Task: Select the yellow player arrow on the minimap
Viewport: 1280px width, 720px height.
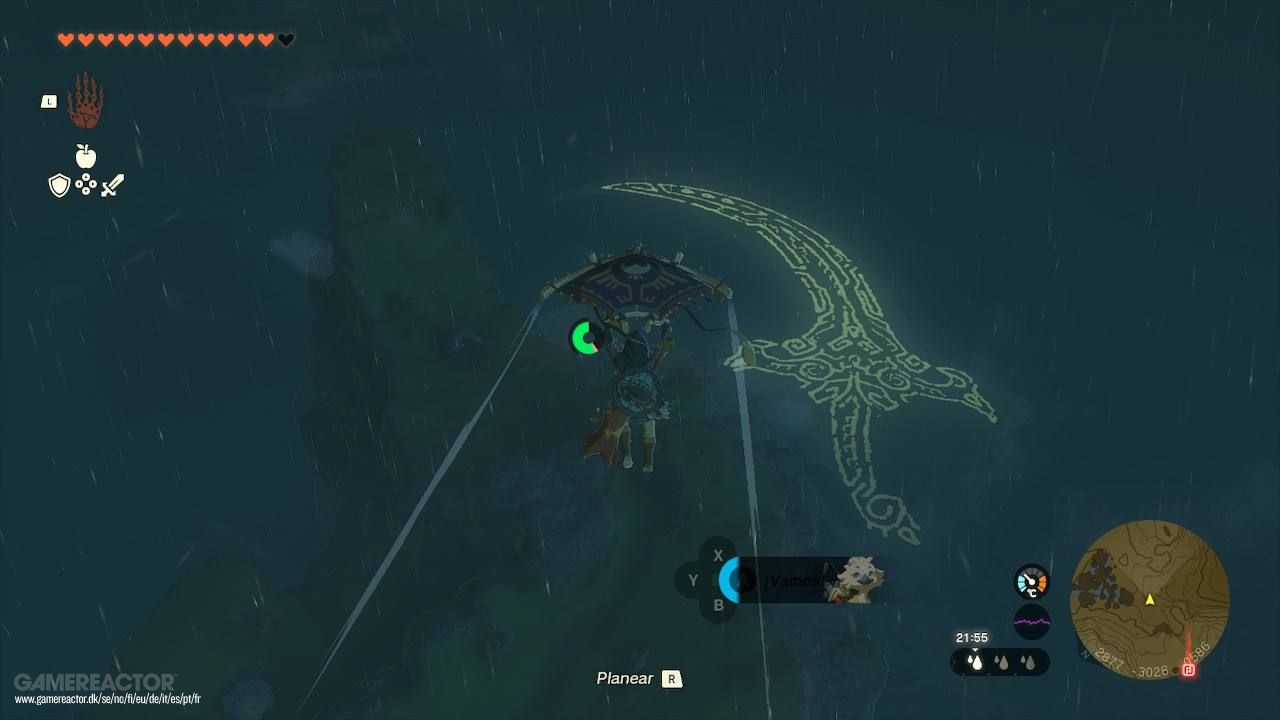Action: click(x=1152, y=601)
